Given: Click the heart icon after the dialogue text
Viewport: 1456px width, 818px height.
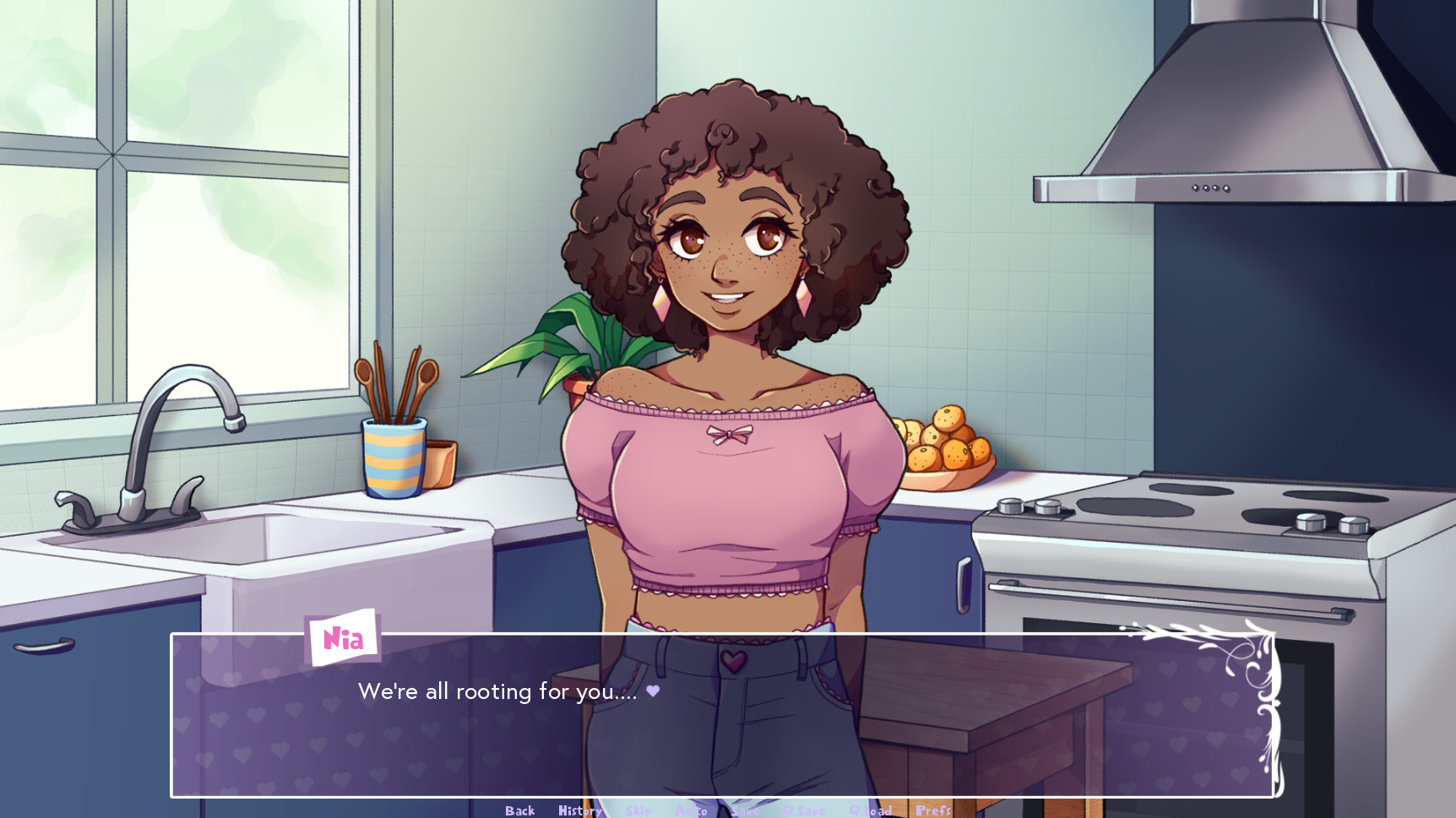Looking at the screenshot, I should 651,691.
